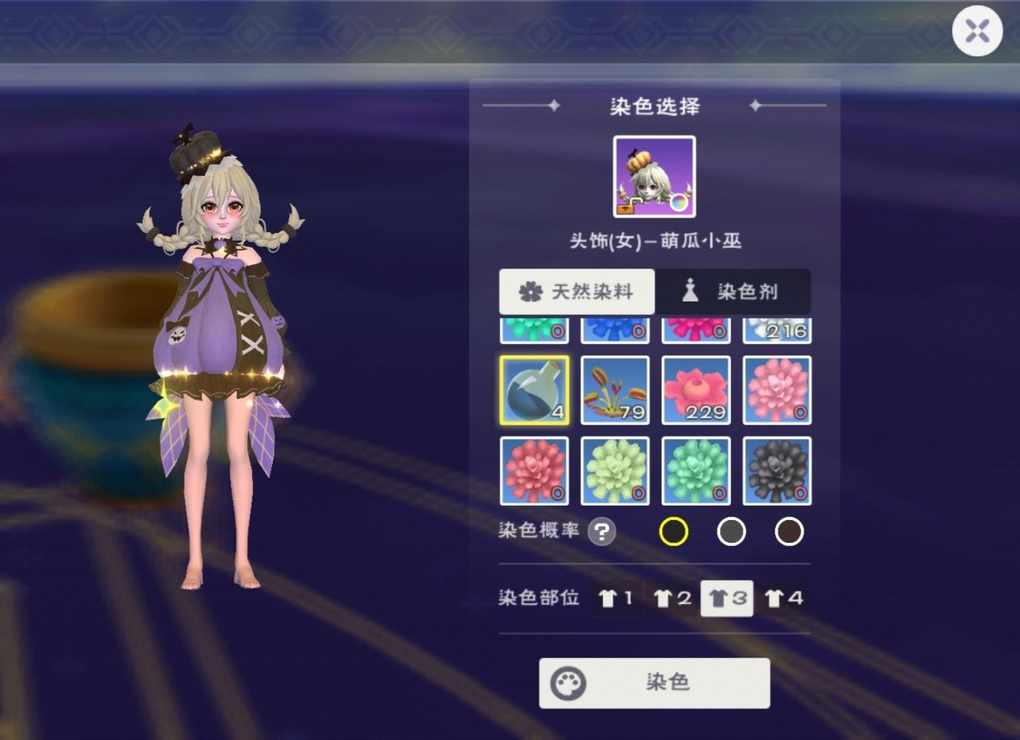Image resolution: width=1020 pixels, height=740 pixels.
Task: Switch to the 染色剂 tab
Action: pos(733,292)
